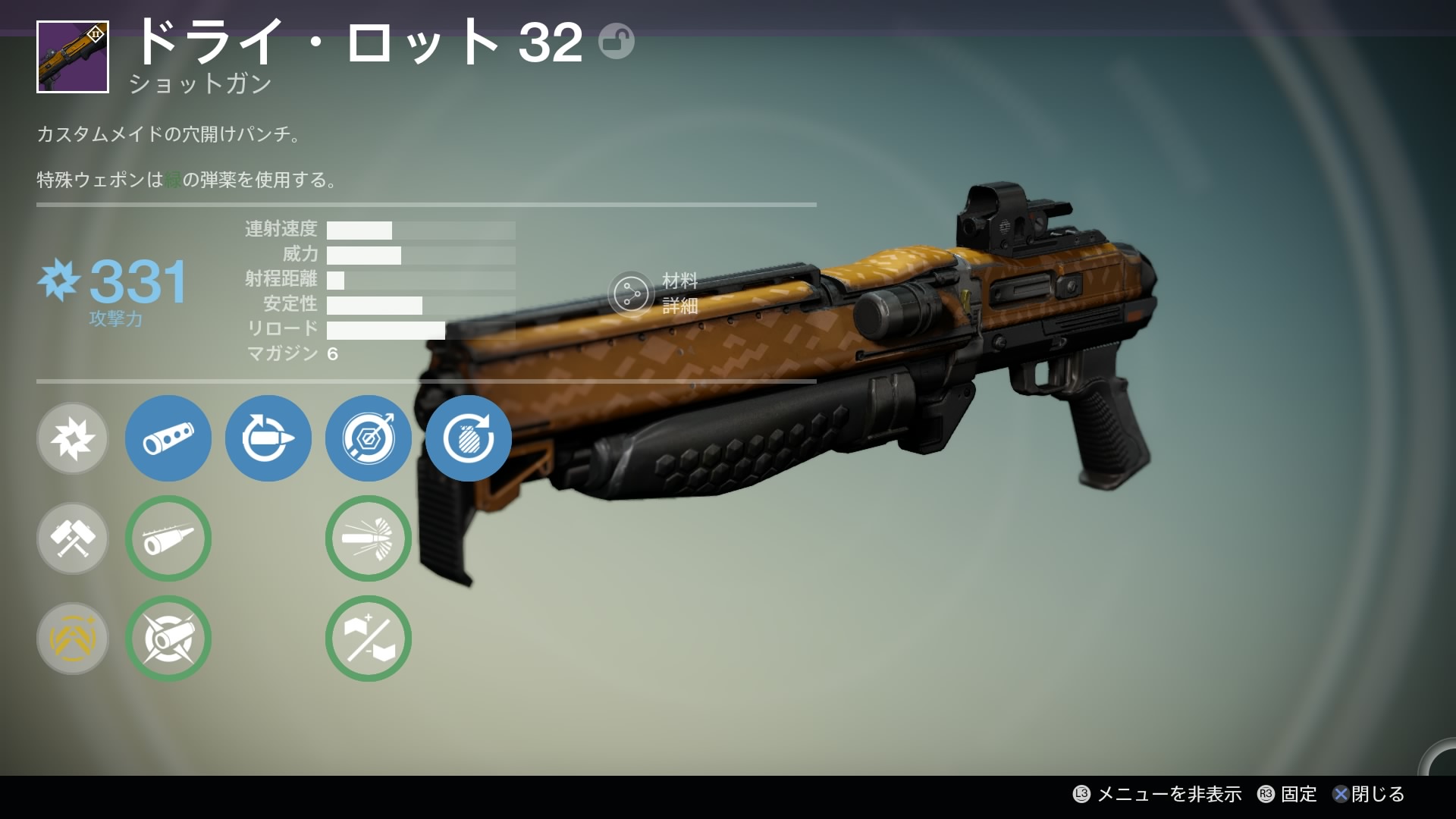
Task: Activate the bullet reload perk
Action: coord(268,438)
